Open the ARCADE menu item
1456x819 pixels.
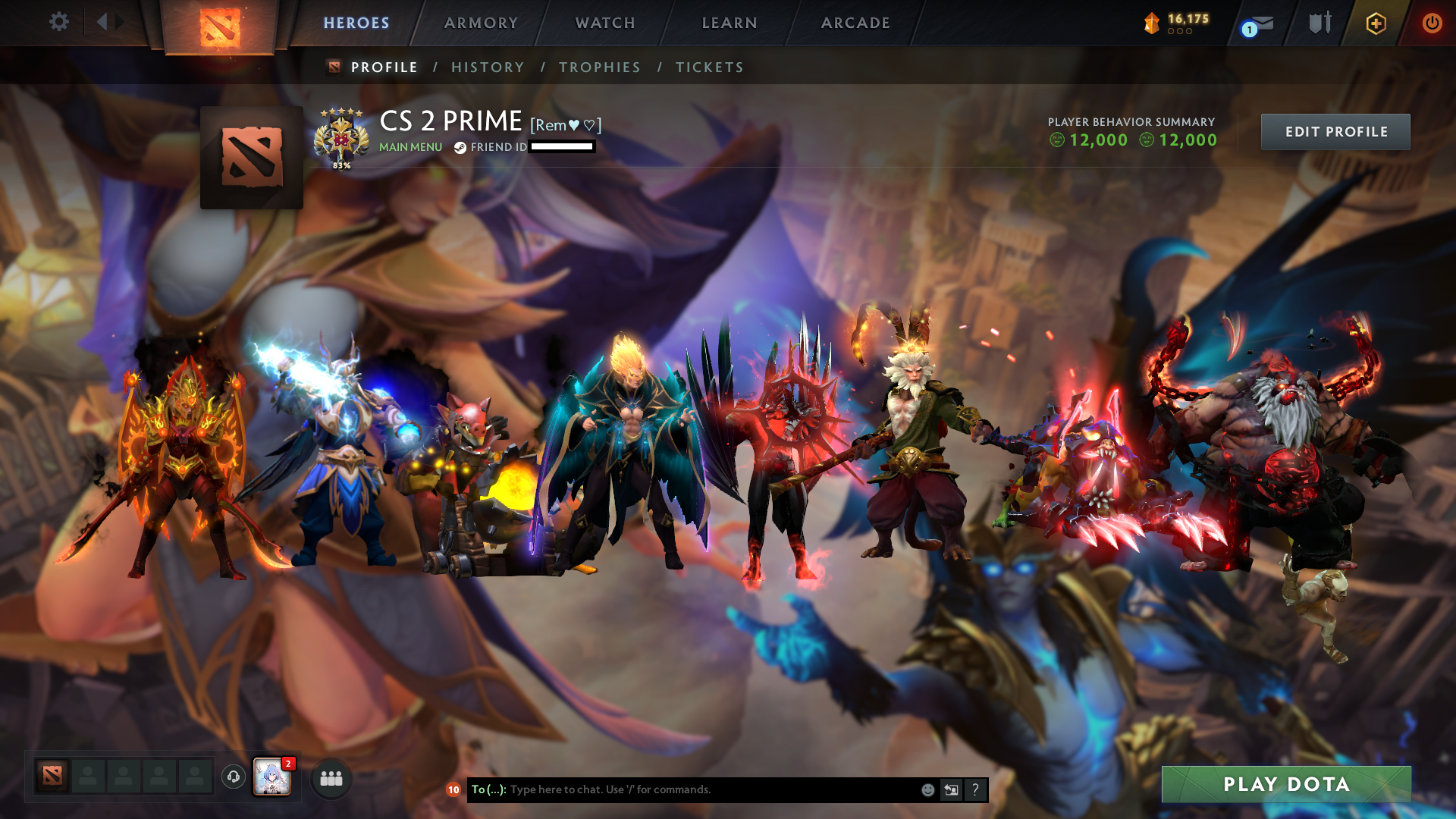click(x=855, y=23)
